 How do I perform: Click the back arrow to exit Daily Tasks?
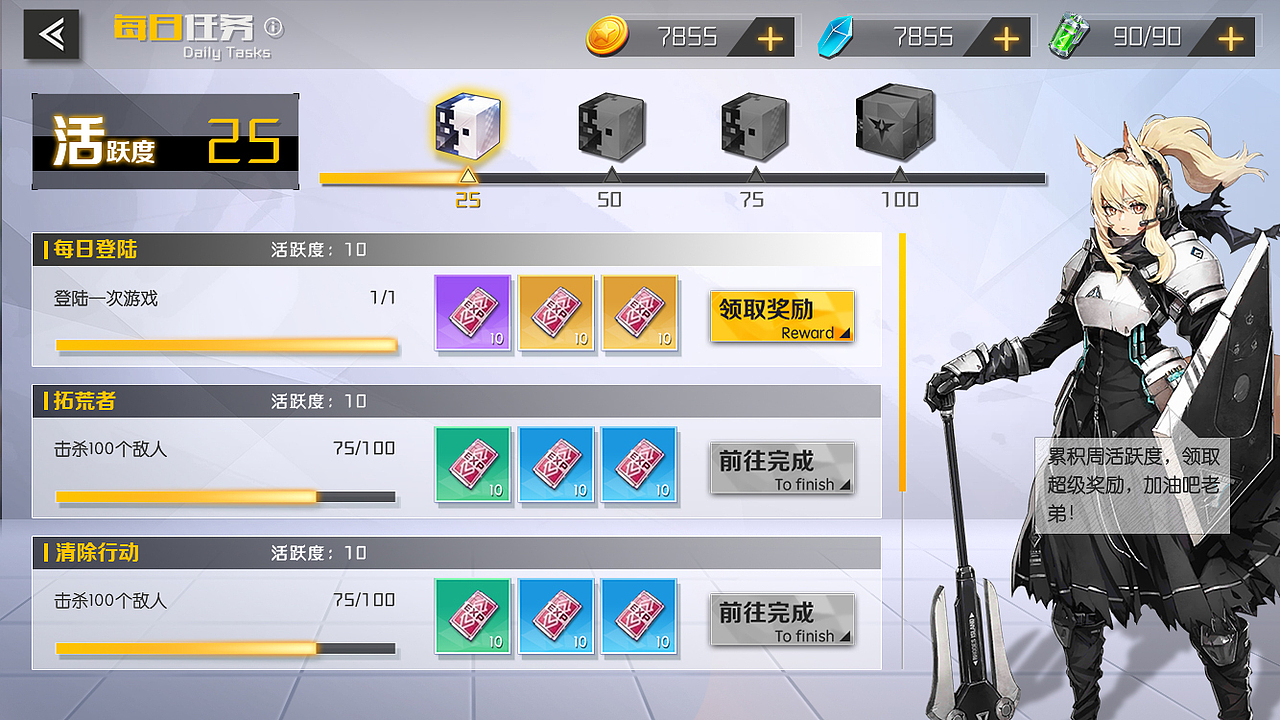click(x=52, y=35)
